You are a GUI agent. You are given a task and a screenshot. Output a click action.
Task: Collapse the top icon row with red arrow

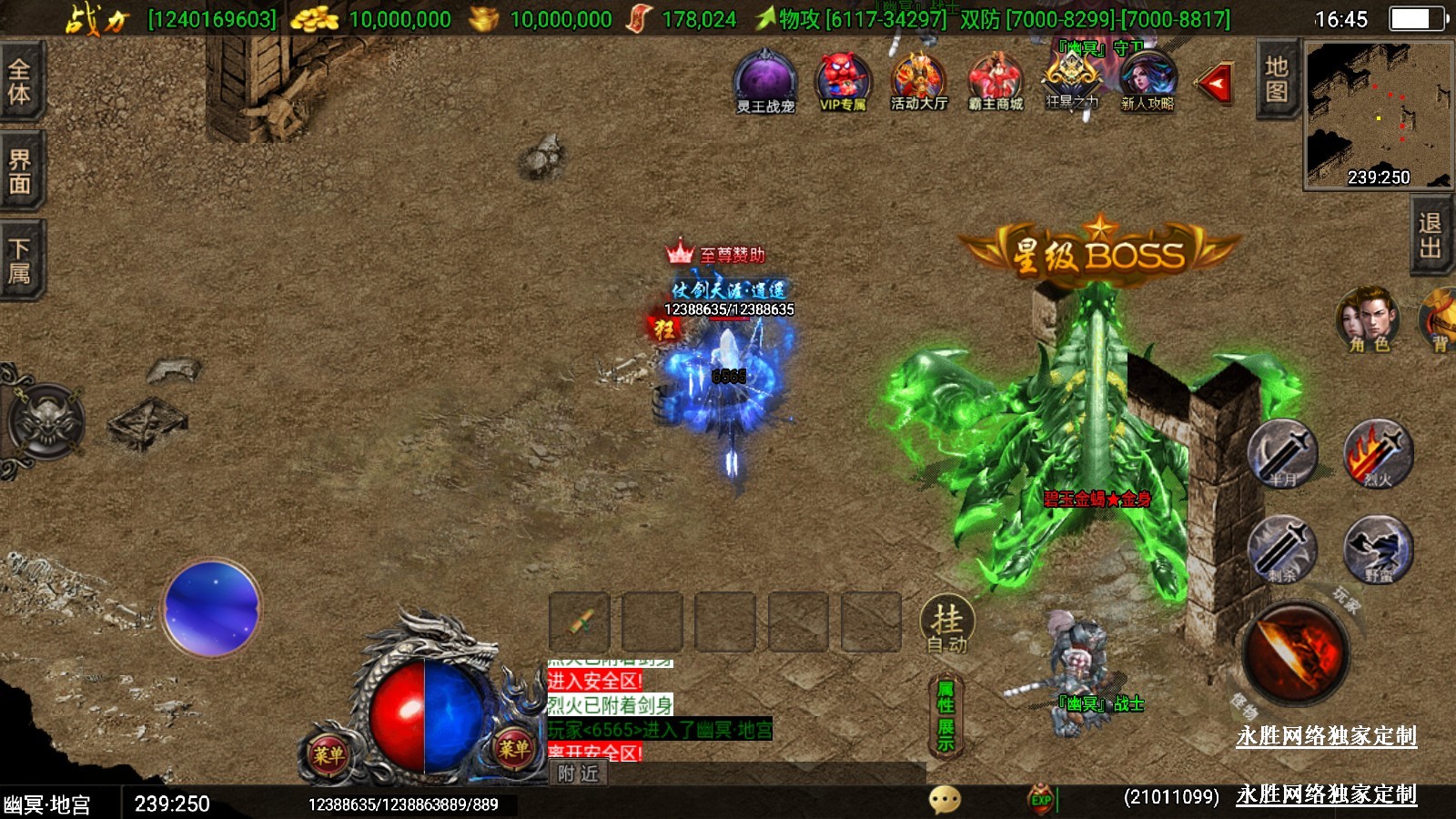tap(1216, 85)
